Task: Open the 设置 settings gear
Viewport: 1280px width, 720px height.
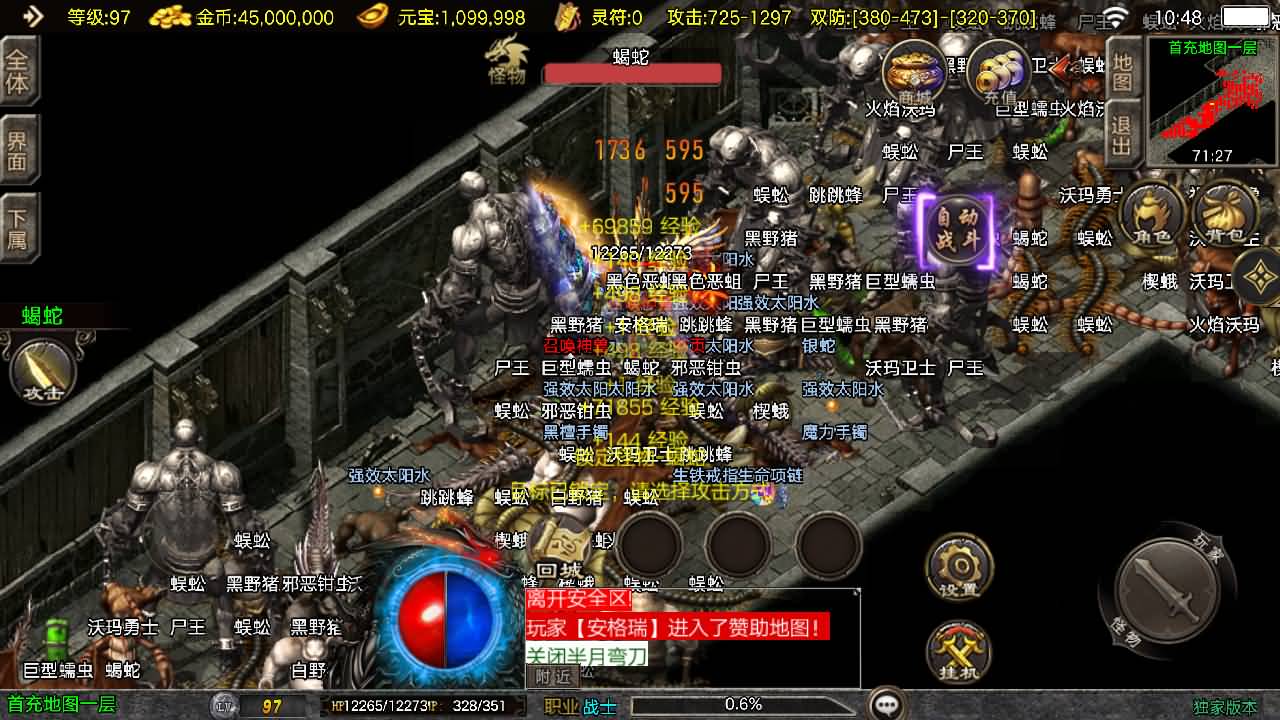Action: click(x=958, y=567)
